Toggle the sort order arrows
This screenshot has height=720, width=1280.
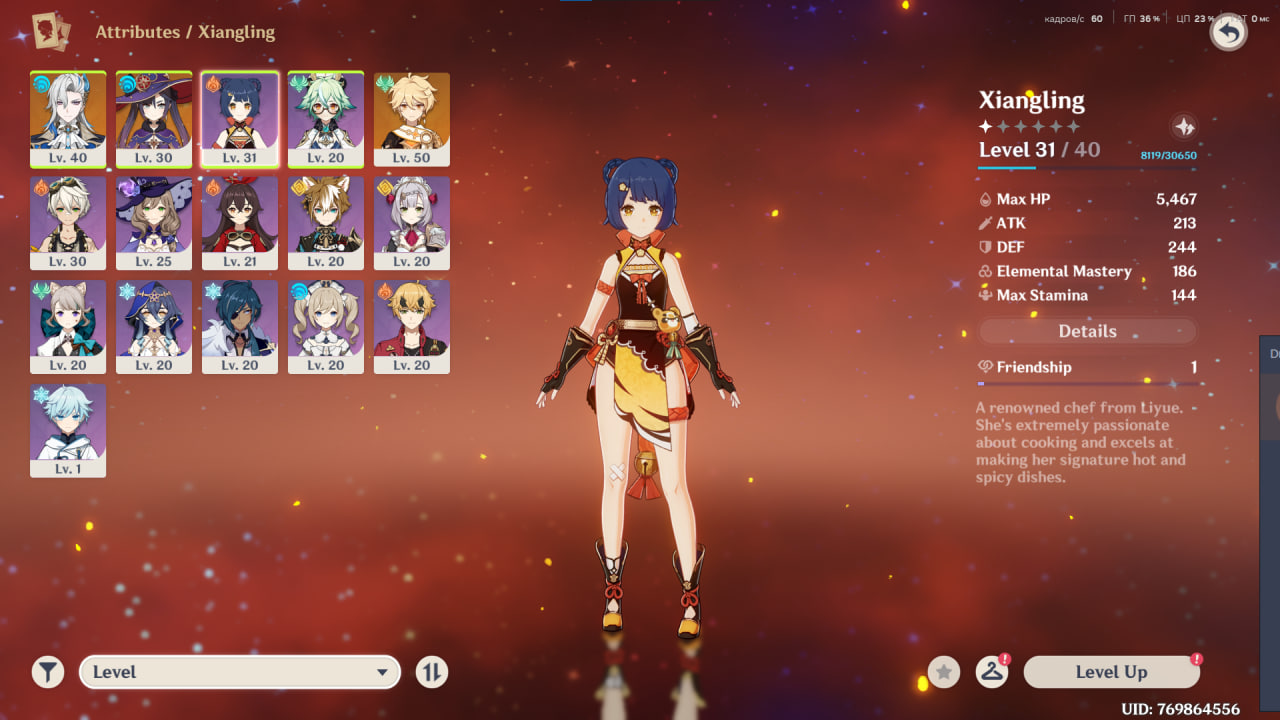(x=432, y=672)
